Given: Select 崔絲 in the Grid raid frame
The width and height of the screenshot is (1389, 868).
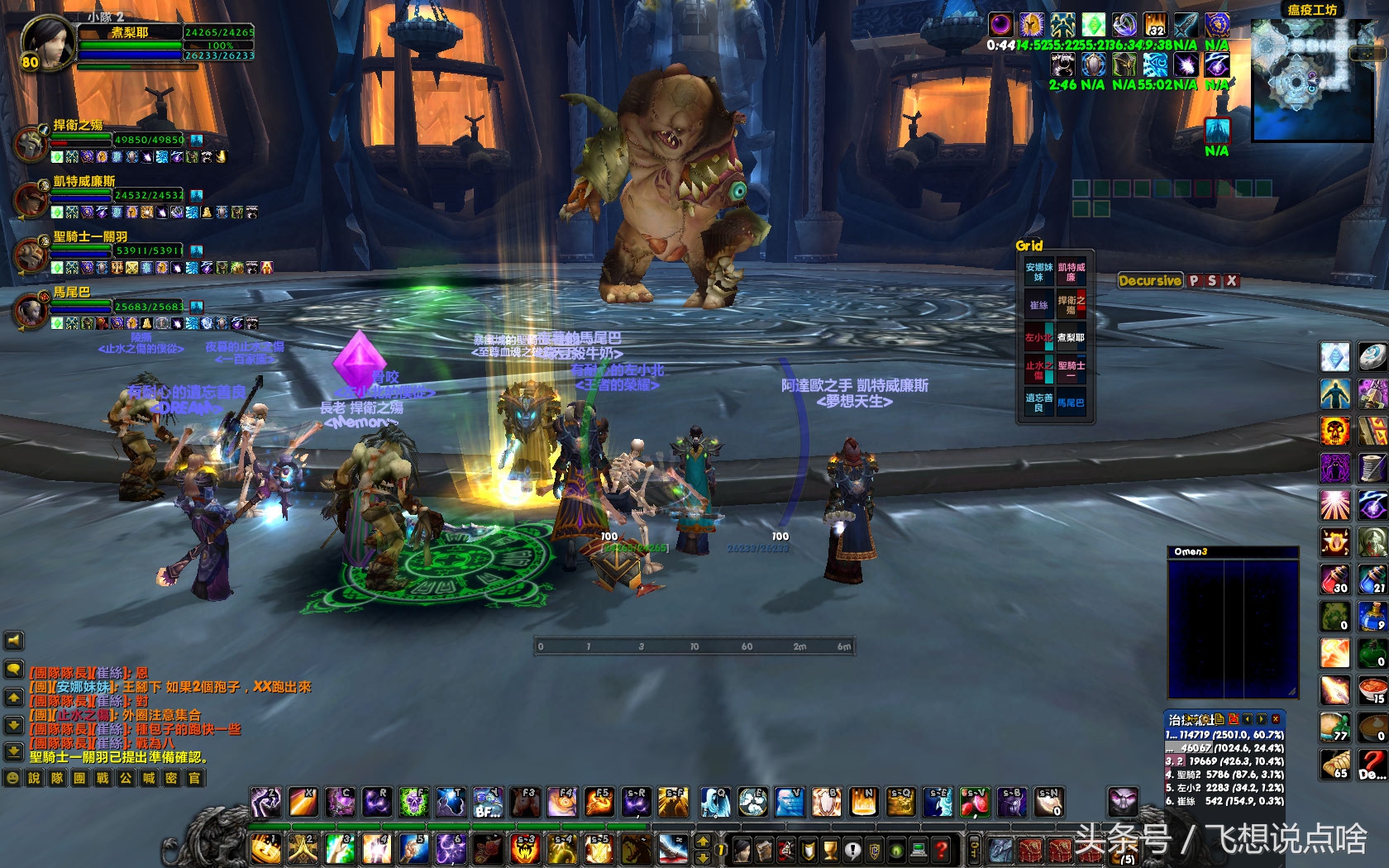Looking at the screenshot, I should [1038, 305].
